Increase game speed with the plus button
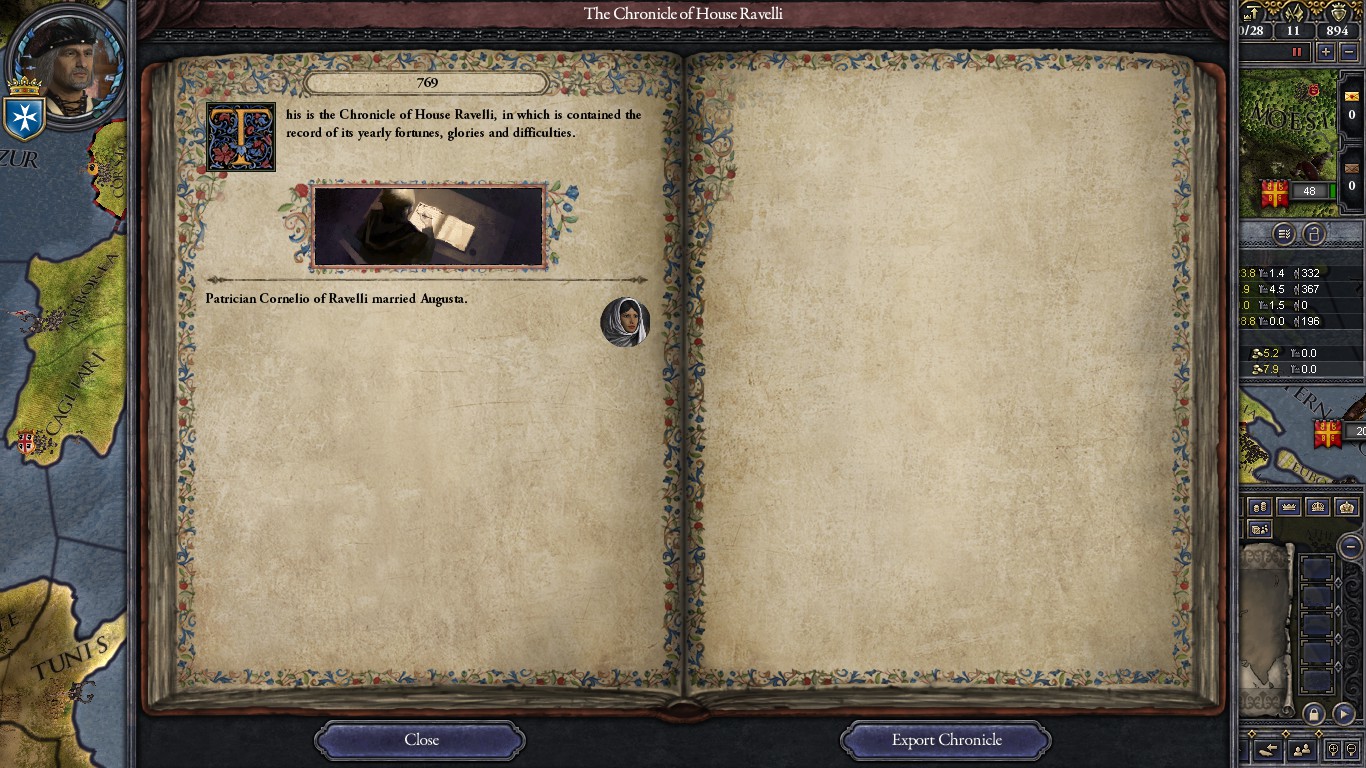1366x768 pixels. coord(1326,51)
